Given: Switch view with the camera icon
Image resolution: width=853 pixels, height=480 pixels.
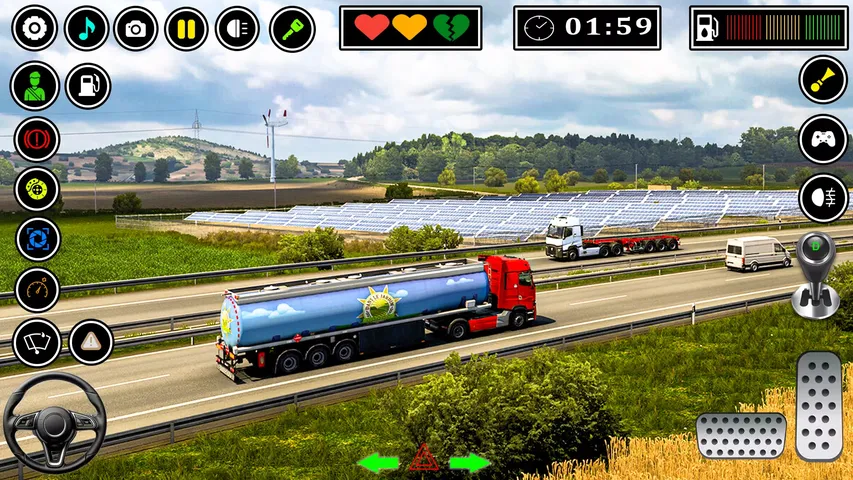Looking at the screenshot, I should tap(136, 29).
